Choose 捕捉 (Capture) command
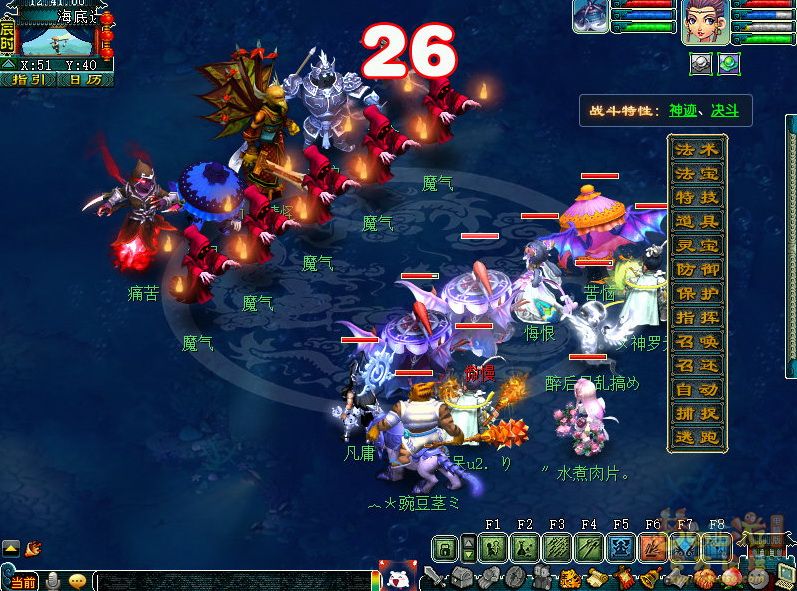The width and height of the screenshot is (797, 591). pos(697,414)
